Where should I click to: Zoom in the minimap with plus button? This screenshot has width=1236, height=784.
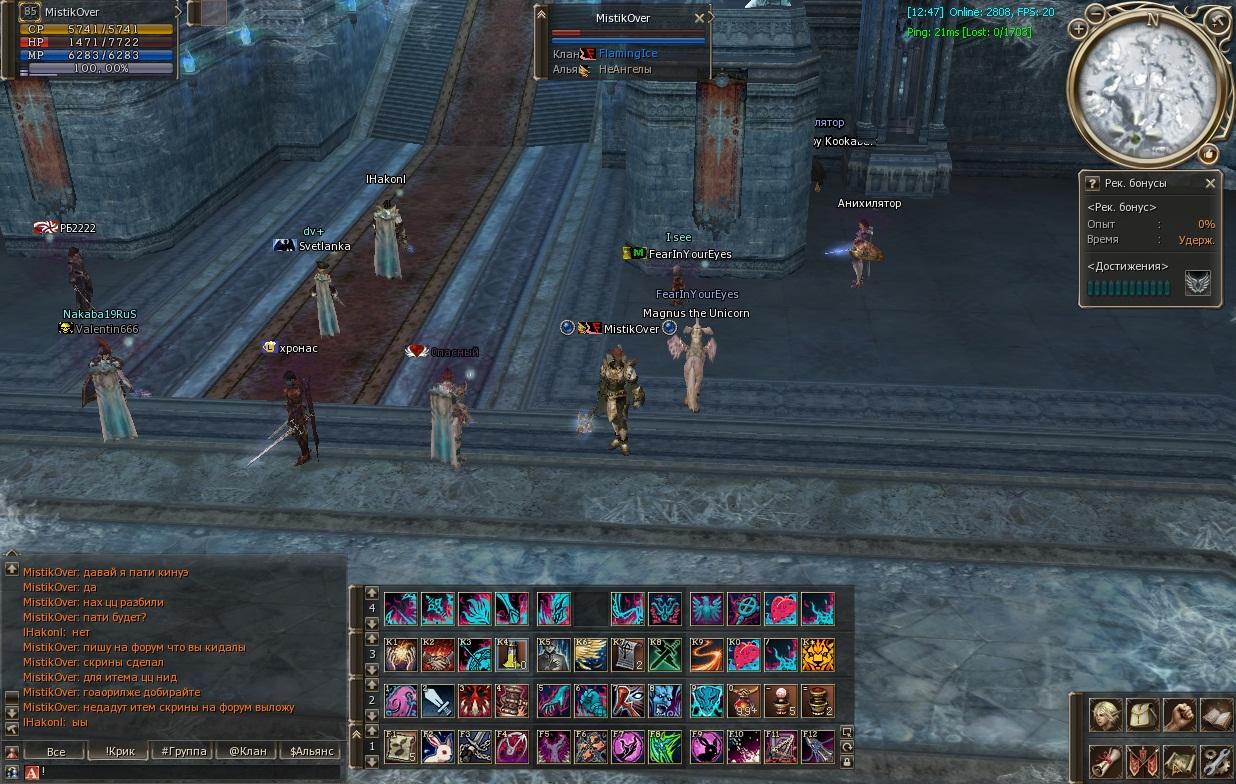(1078, 30)
